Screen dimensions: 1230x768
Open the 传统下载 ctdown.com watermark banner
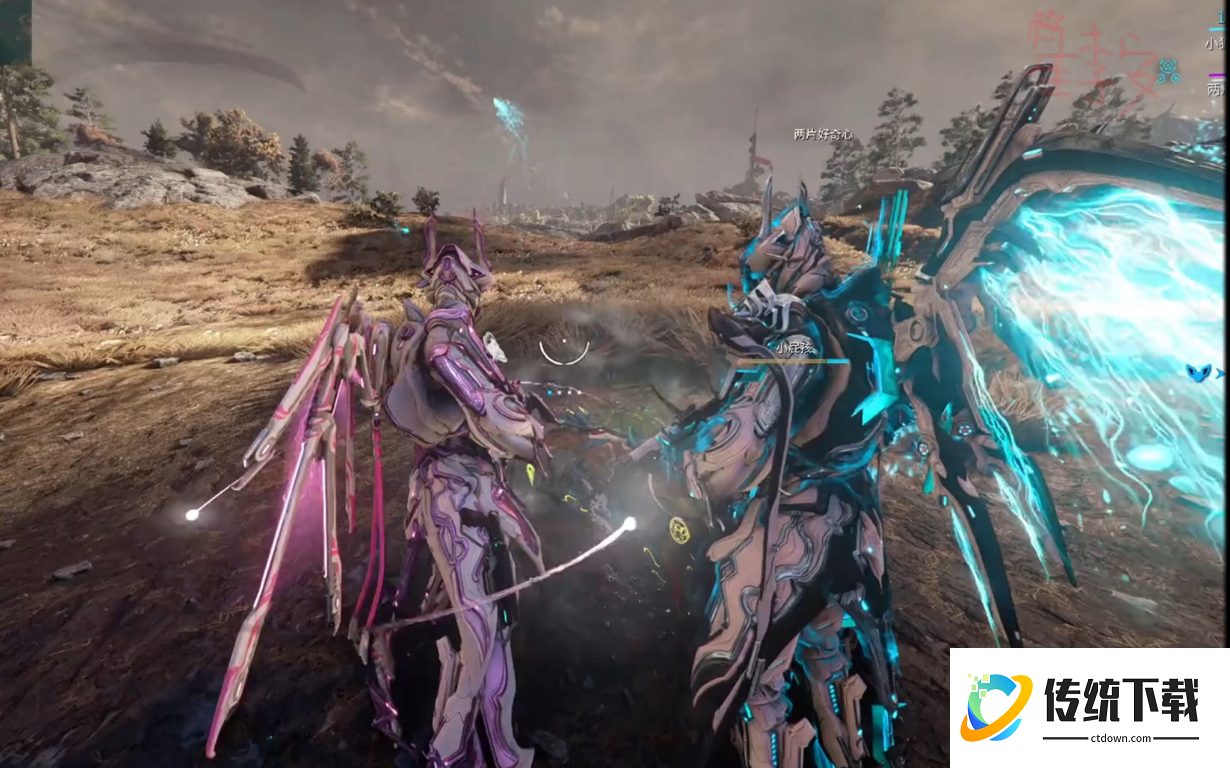1089,708
